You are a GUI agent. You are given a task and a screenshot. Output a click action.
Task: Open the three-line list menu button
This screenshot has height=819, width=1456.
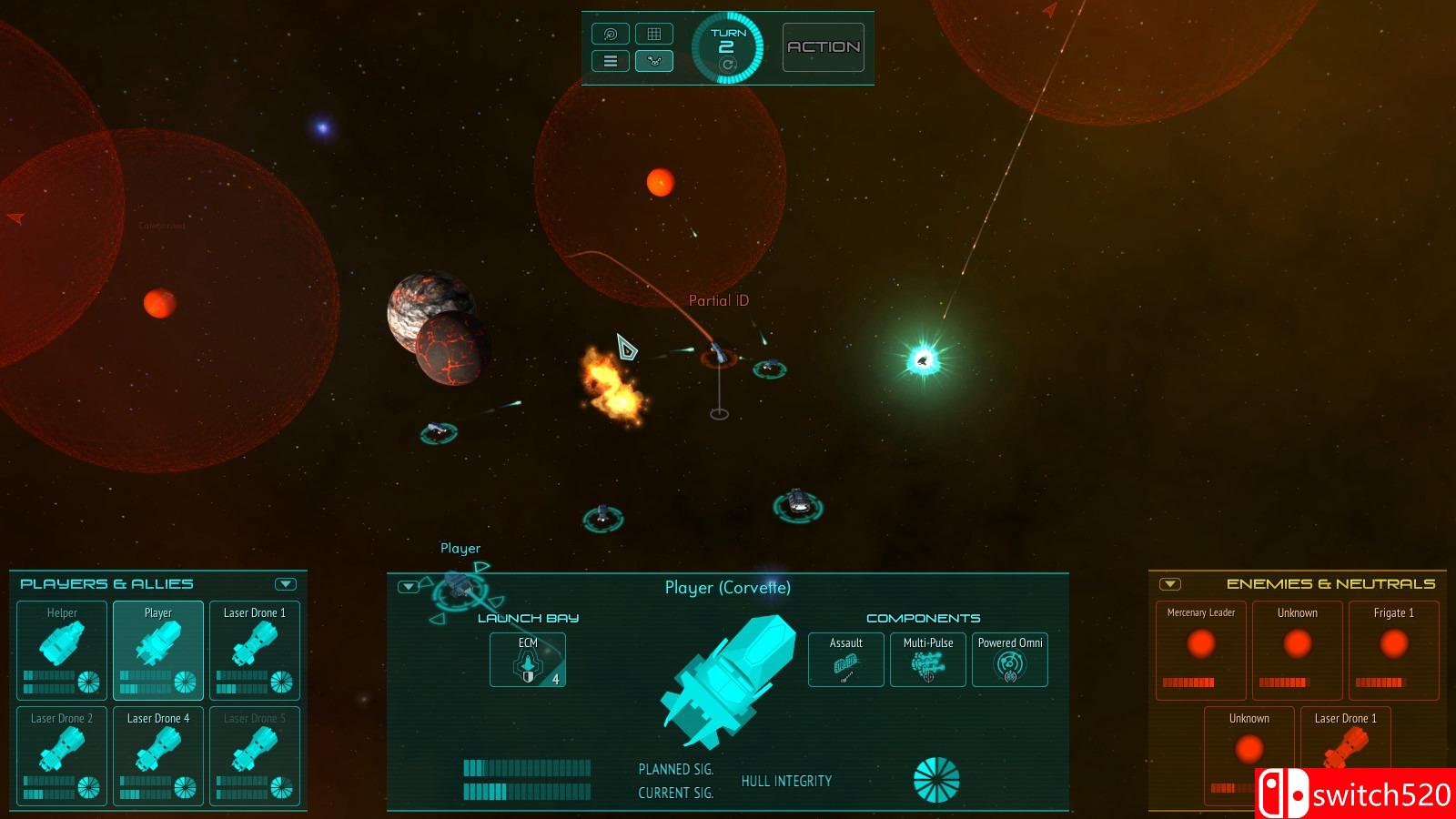pos(611,61)
